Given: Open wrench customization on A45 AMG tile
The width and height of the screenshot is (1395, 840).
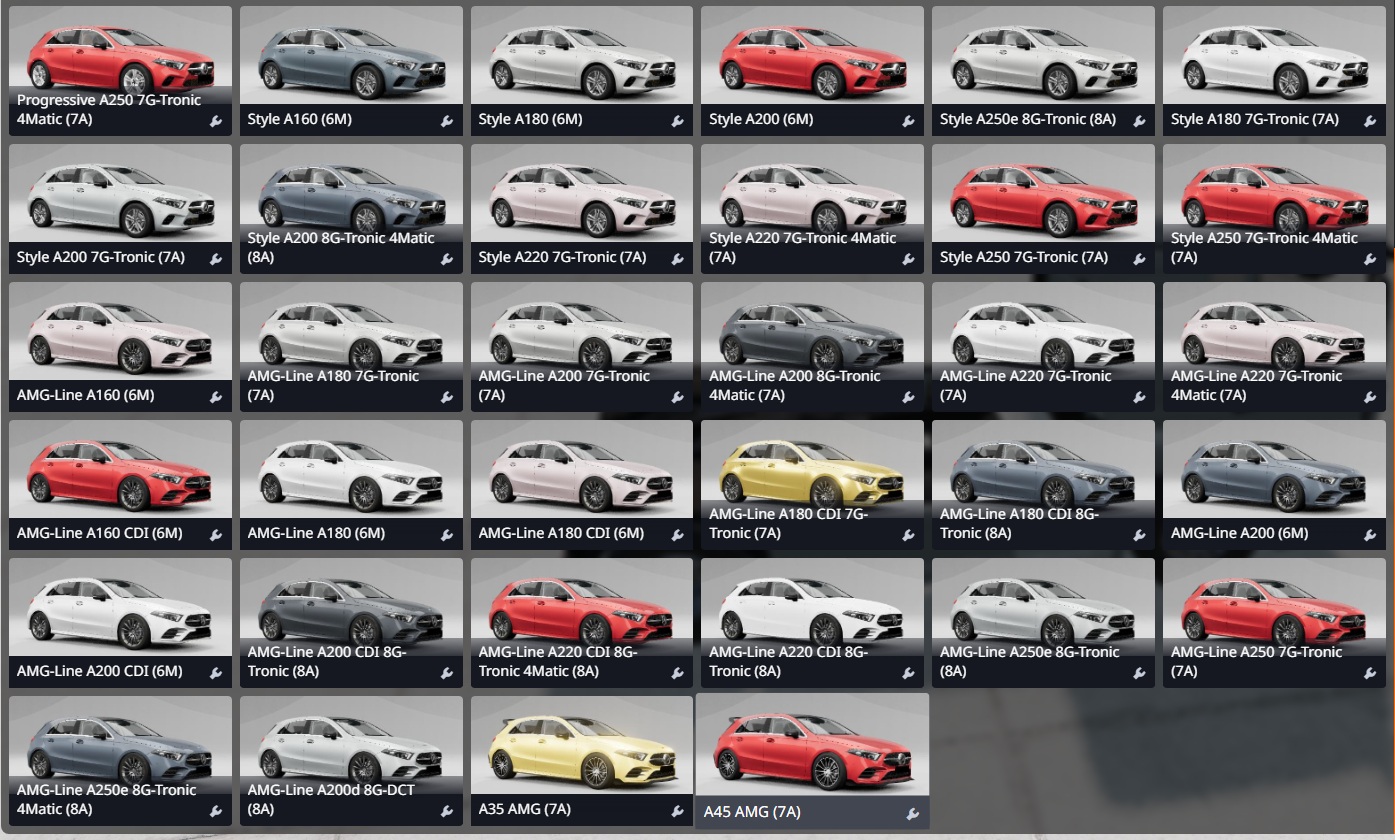Looking at the screenshot, I should (912, 814).
